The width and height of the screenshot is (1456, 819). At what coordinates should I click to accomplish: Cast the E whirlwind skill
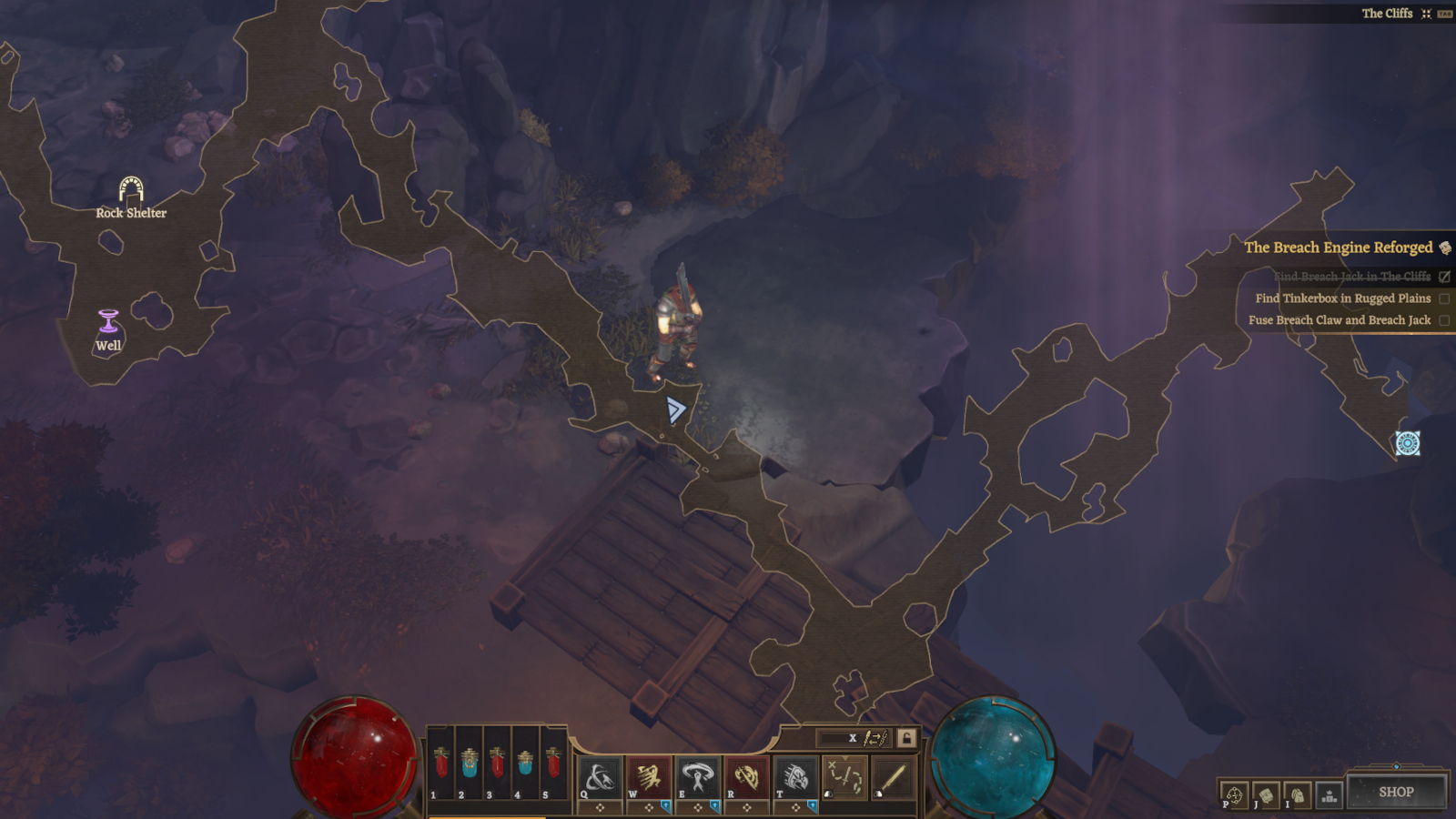pyautogui.click(x=697, y=777)
